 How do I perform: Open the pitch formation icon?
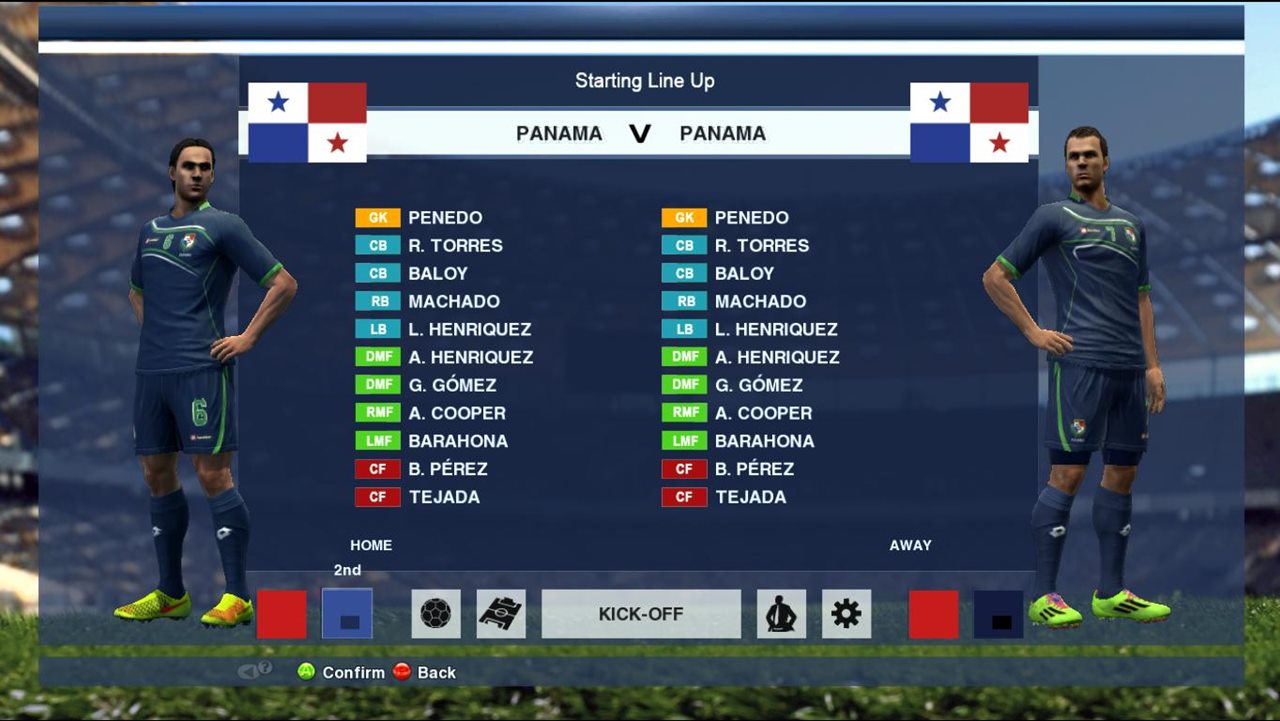(501, 614)
